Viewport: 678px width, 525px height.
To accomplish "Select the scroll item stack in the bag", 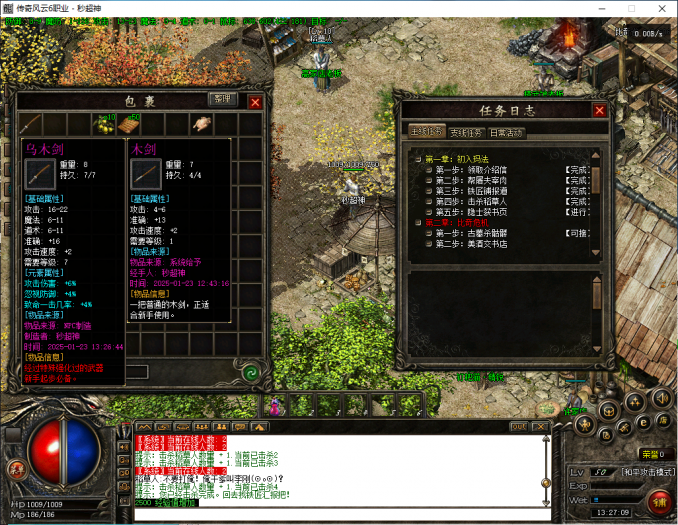I will click(x=129, y=124).
